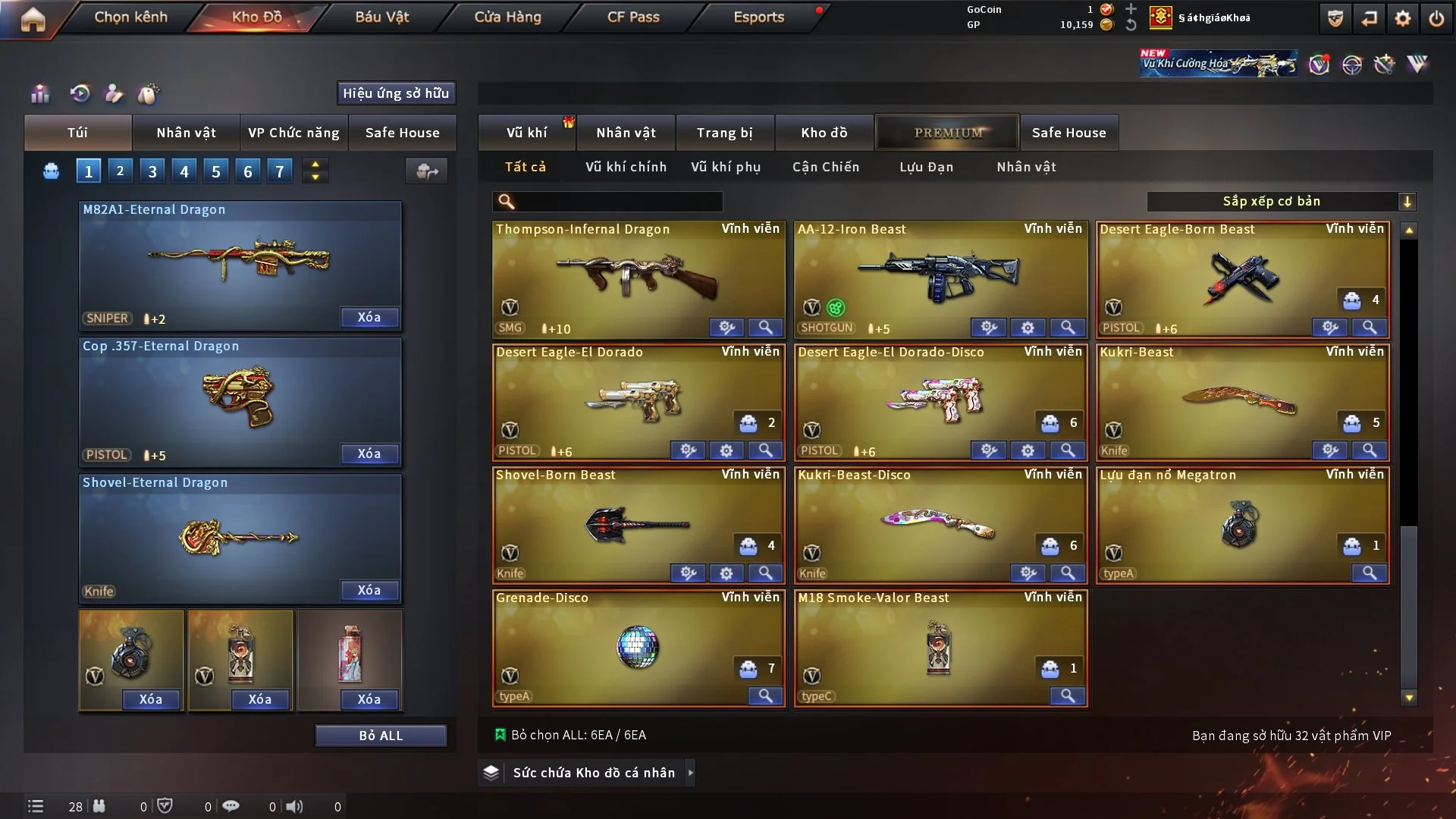
Task: Switch to the Esports menu
Action: point(758,17)
